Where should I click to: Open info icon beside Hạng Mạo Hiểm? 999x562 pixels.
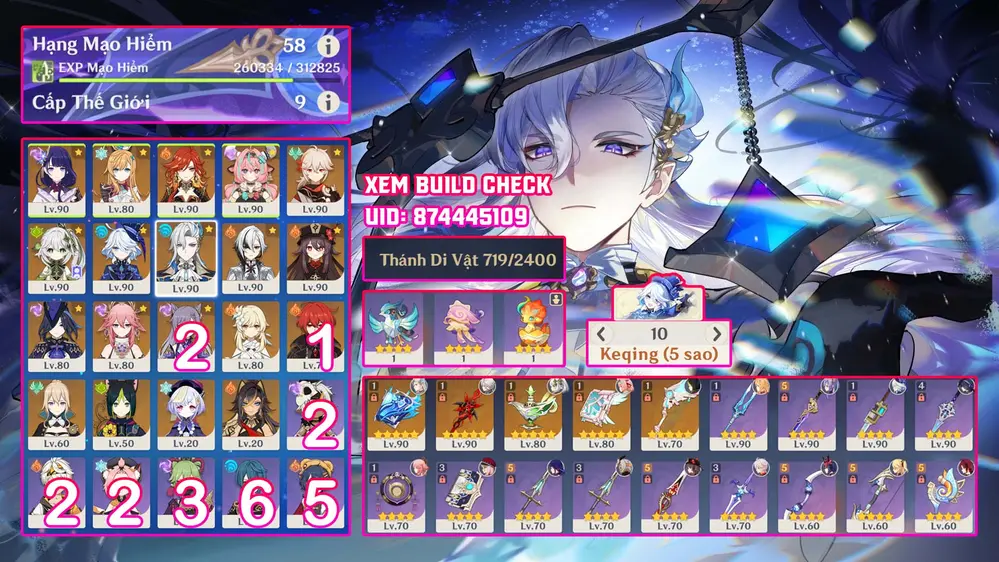coord(326,47)
